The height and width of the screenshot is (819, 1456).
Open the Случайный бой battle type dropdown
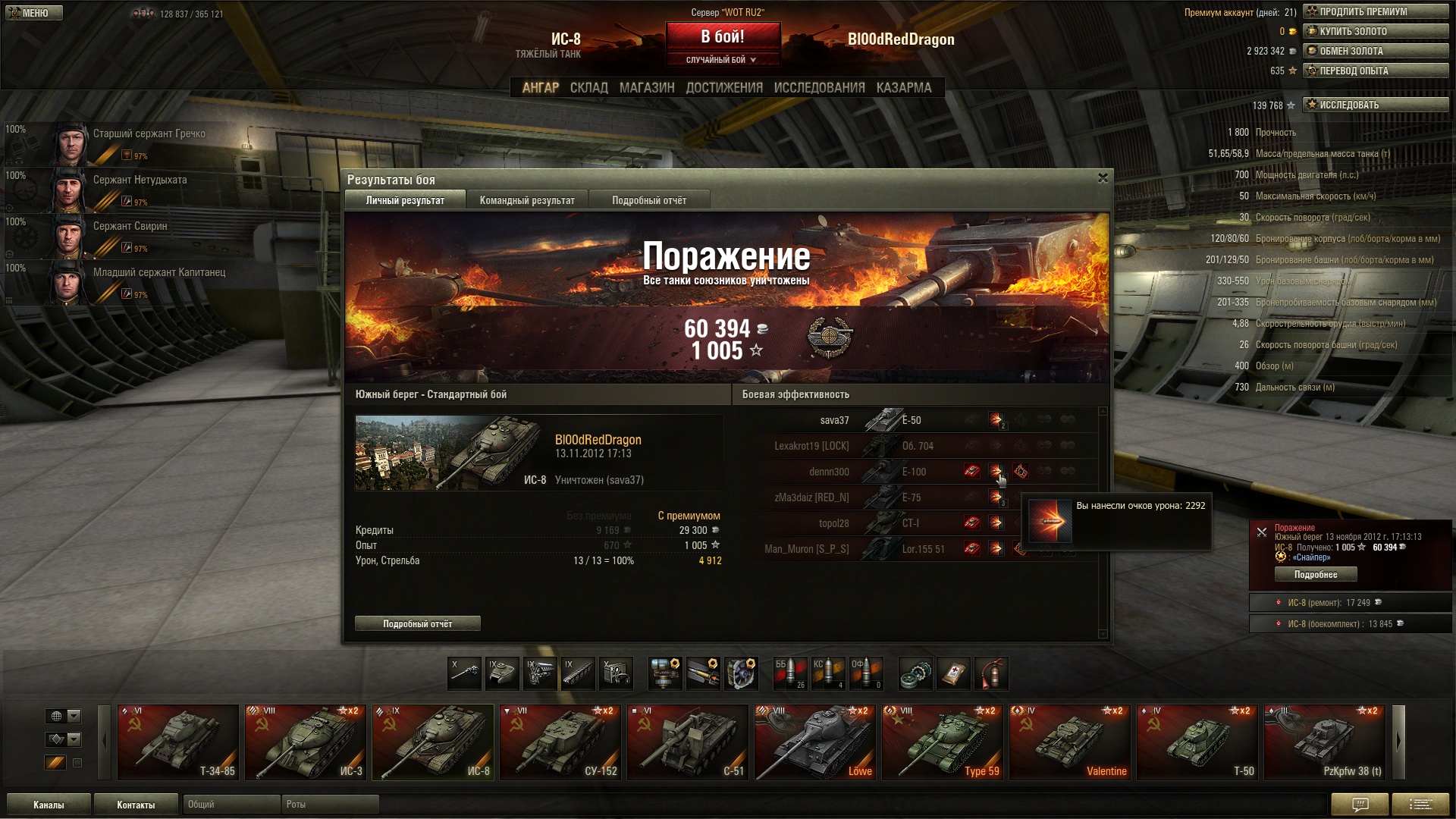pyautogui.click(x=722, y=60)
